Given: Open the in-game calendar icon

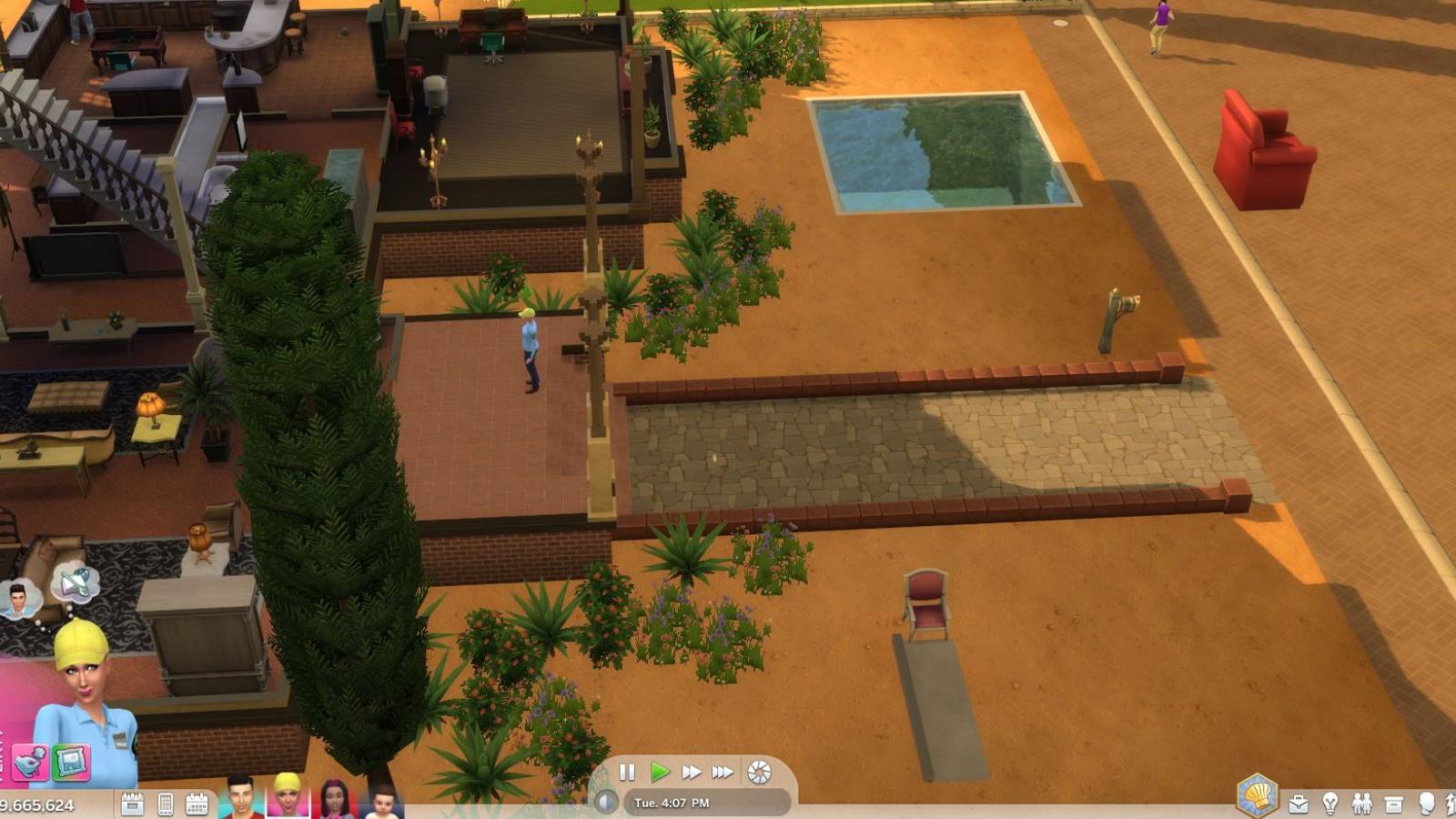Looking at the screenshot, I should [x=196, y=804].
